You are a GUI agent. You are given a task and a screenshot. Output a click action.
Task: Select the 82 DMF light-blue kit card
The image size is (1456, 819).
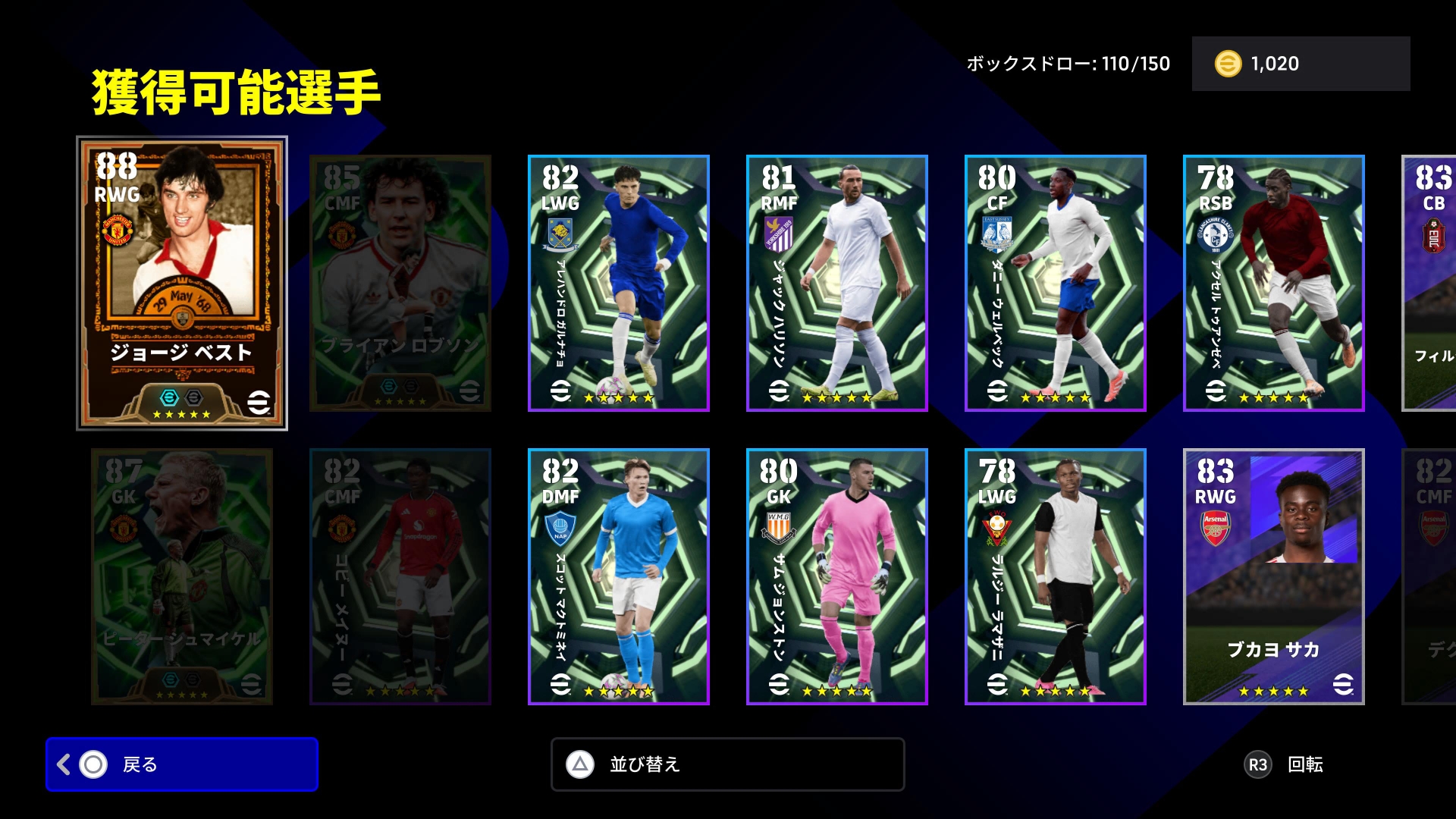[619, 576]
